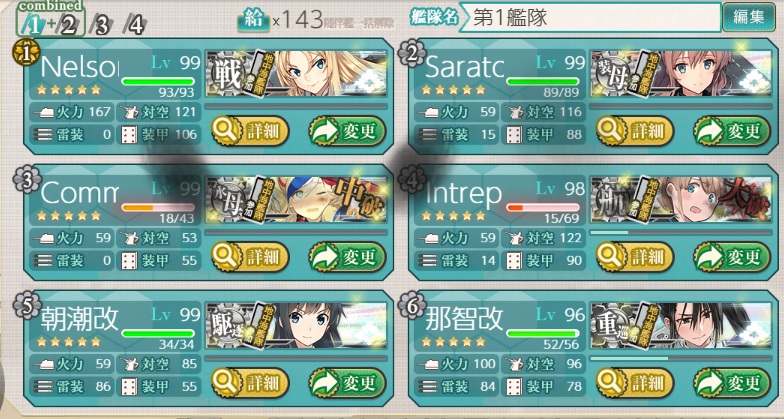
Task: Change the ship in Nelson's slot
Action: tap(346, 130)
